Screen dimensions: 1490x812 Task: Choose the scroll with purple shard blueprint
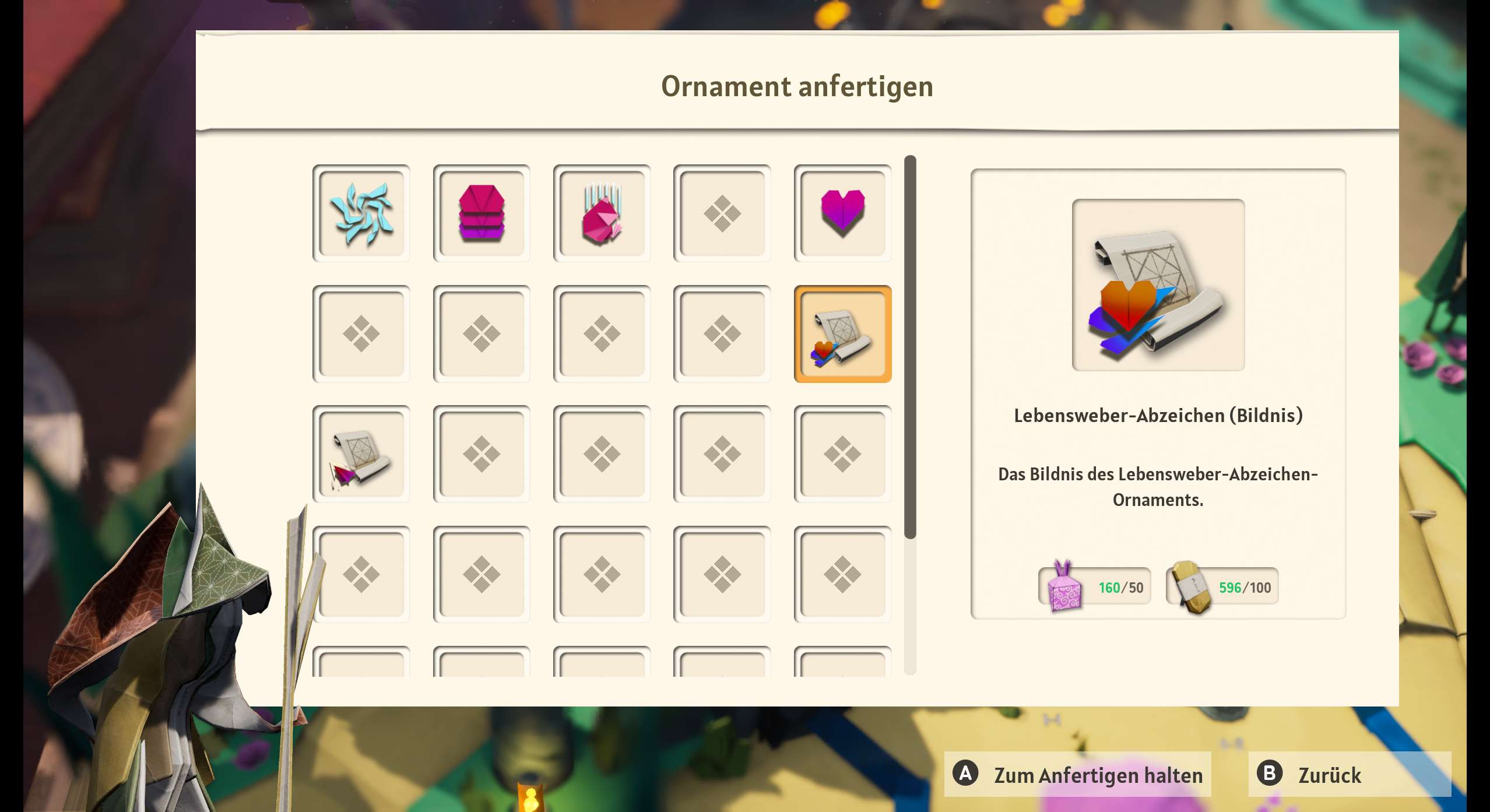[x=361, y=454]
